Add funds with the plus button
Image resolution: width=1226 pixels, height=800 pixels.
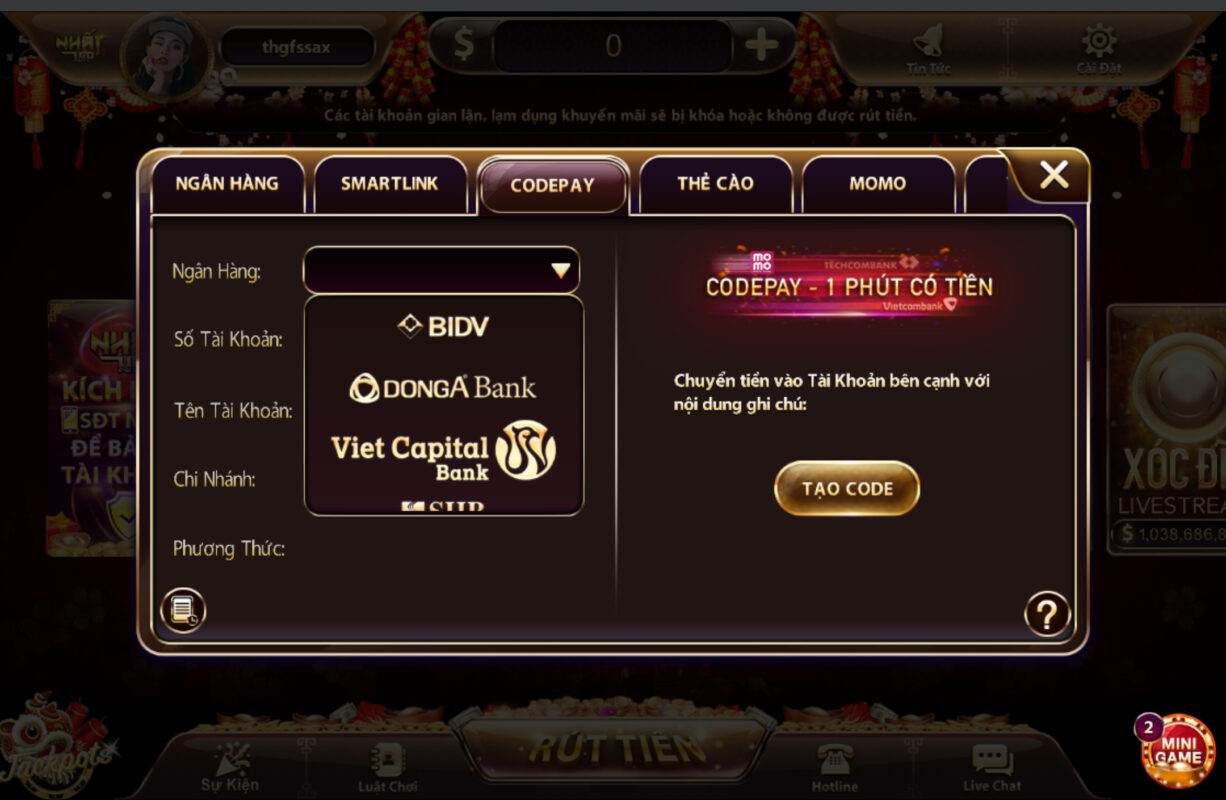click(x=761, y=45)
